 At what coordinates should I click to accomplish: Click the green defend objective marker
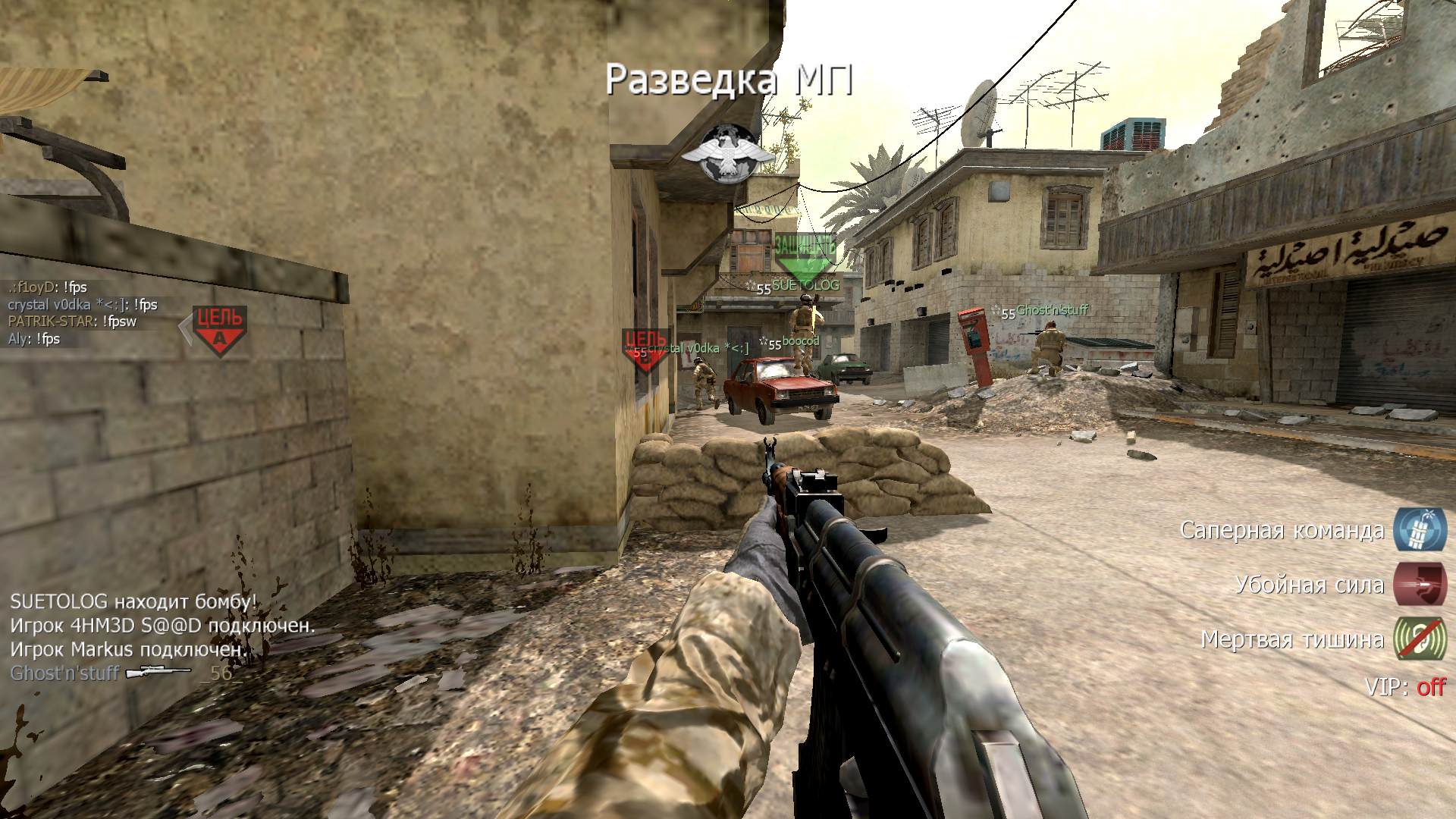tap(805, 258)
